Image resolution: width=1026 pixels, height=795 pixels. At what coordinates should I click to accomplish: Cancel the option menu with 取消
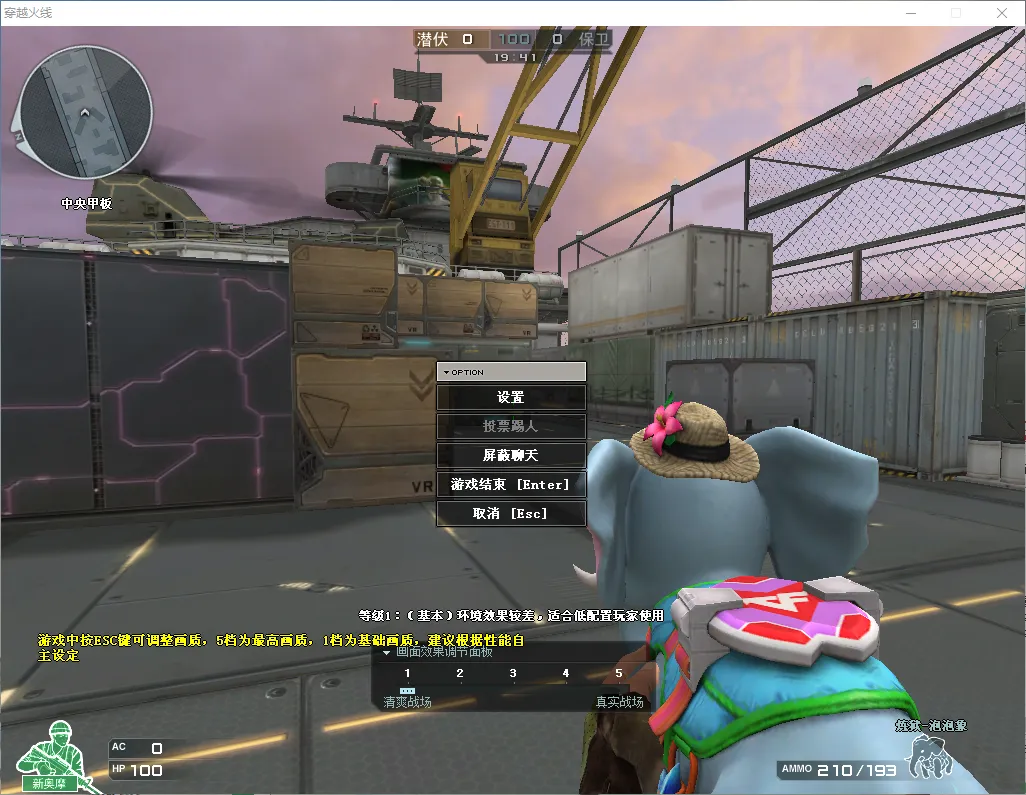[511, 513]
